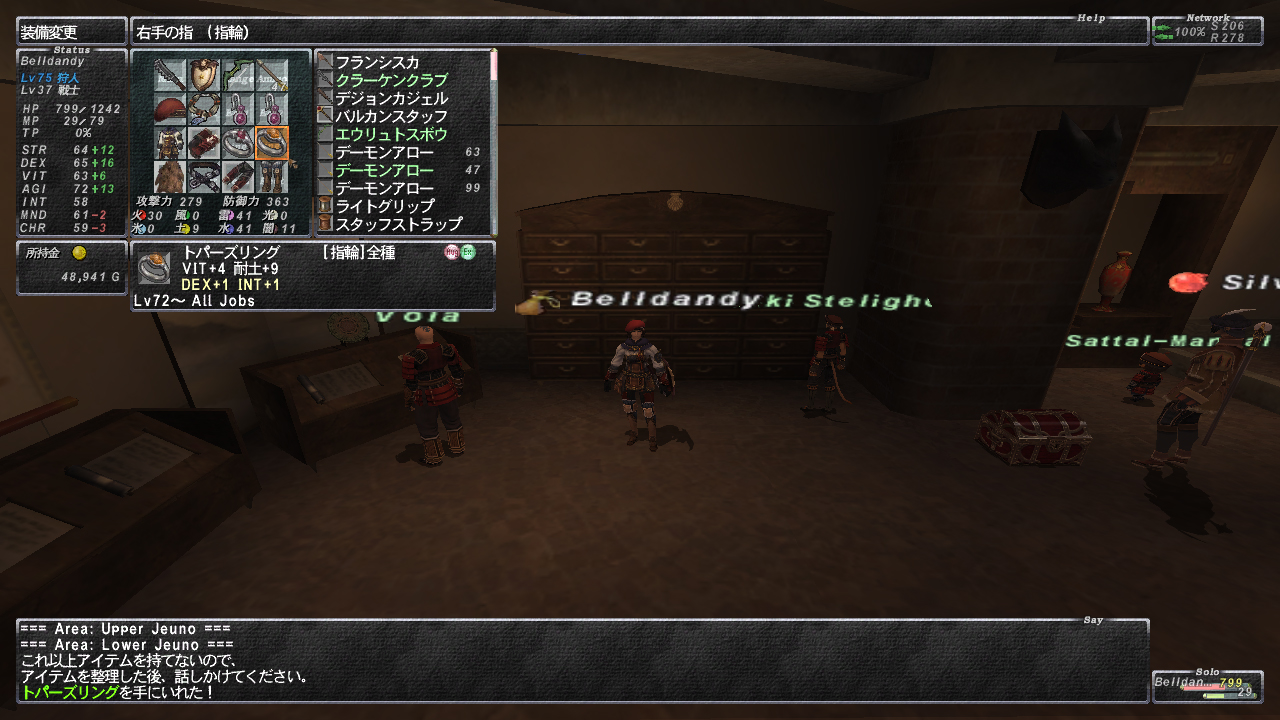1280x720 pixels.
Task: Click the item list scrollbar
Action: (x=493, y=140)
